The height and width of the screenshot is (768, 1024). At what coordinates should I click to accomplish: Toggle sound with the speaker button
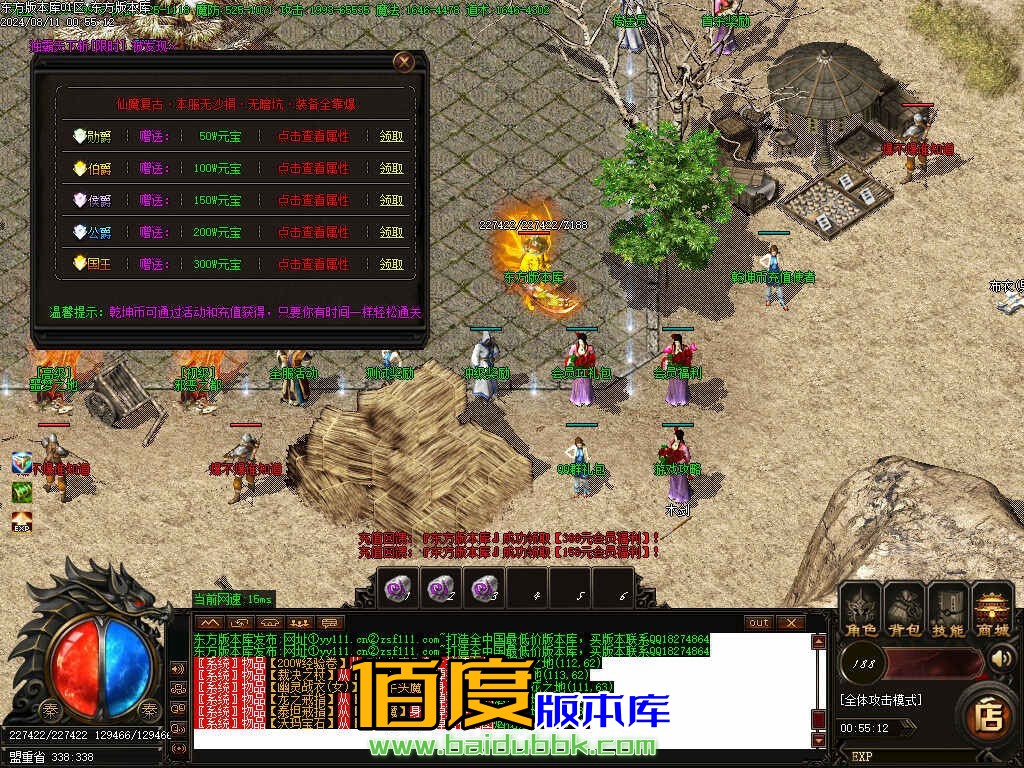coord(1002,659)
